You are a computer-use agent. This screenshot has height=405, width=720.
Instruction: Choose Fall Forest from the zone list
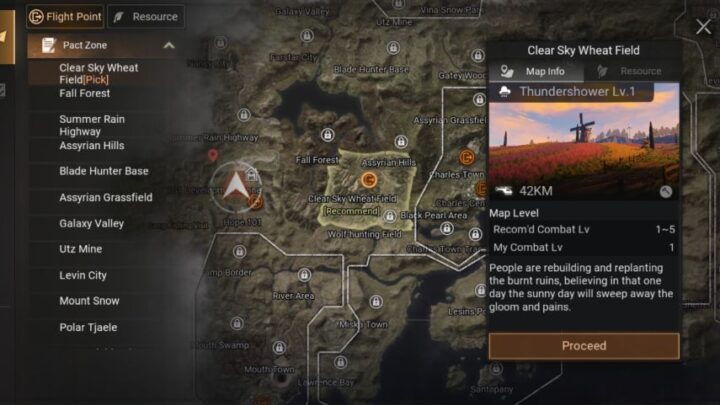84,93
